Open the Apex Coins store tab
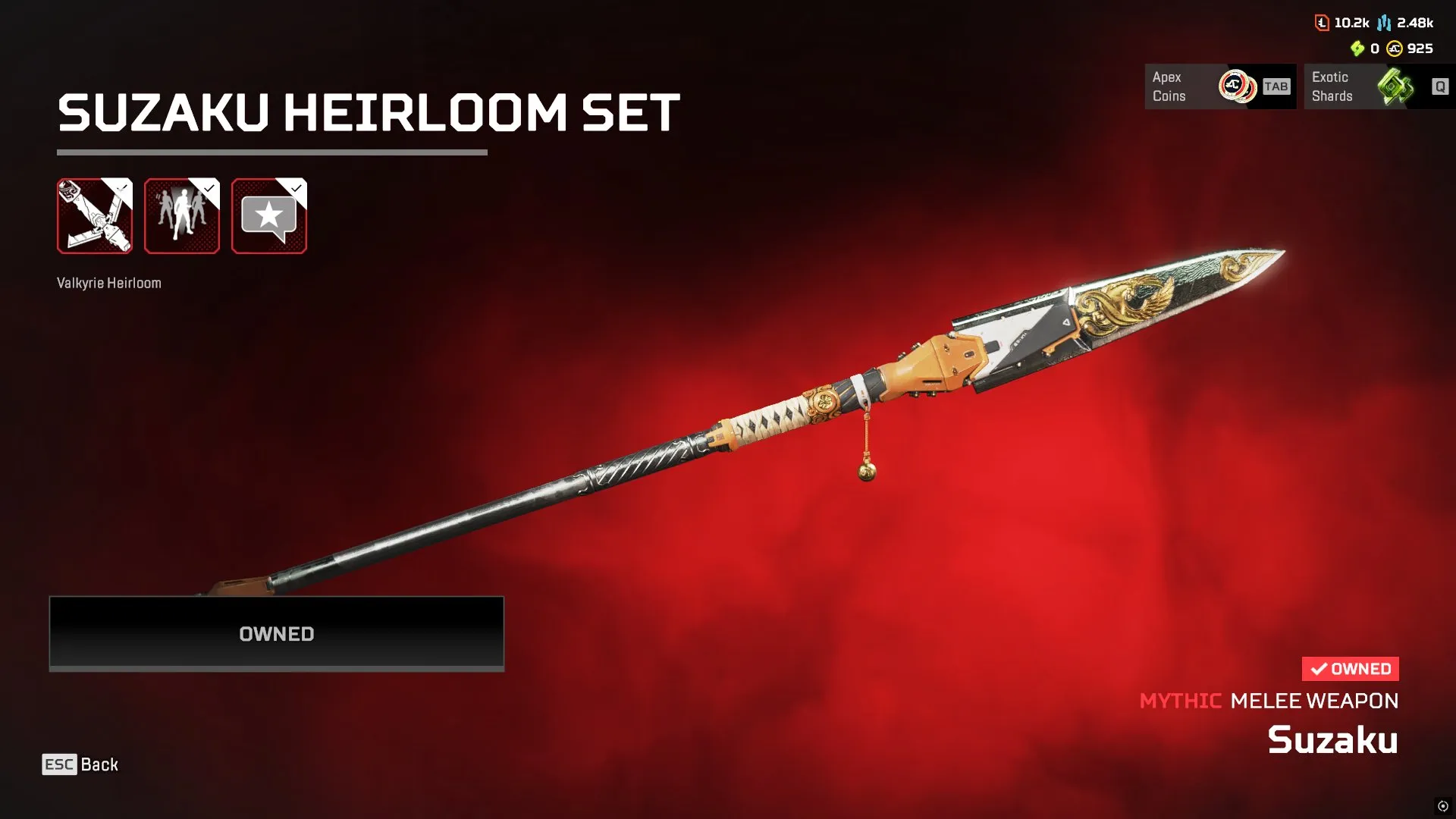The width and height of the screenshot is (1456, 819). coord(1221,86)
